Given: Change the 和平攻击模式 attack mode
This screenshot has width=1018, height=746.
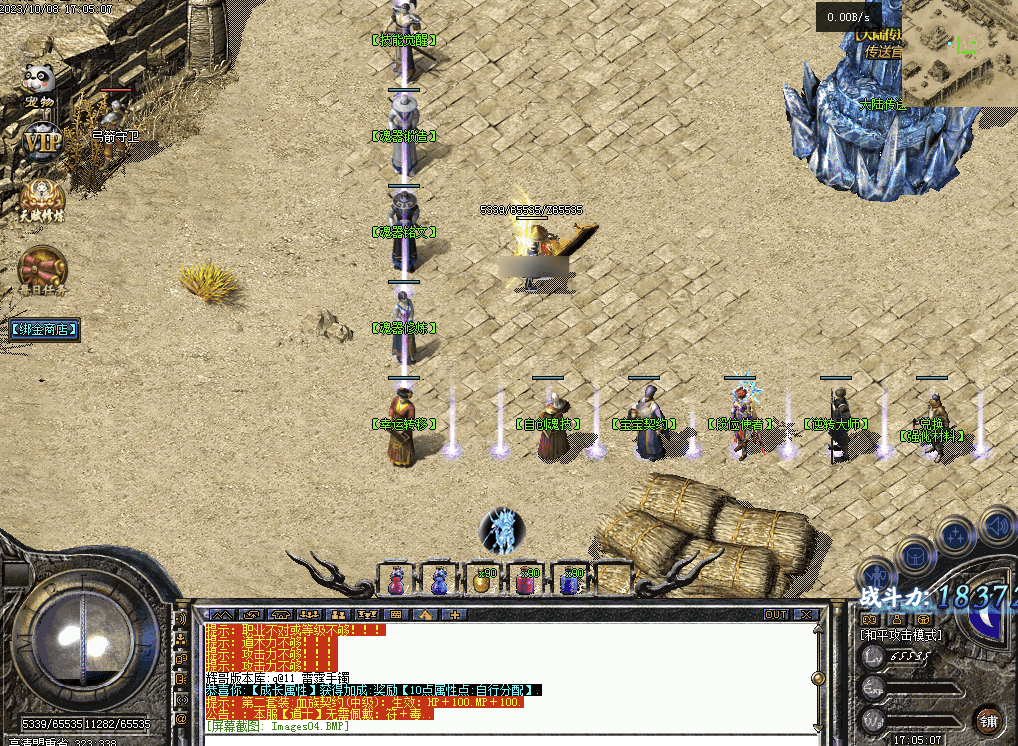Looking at the screenshot, I should [x=900, y=635].
